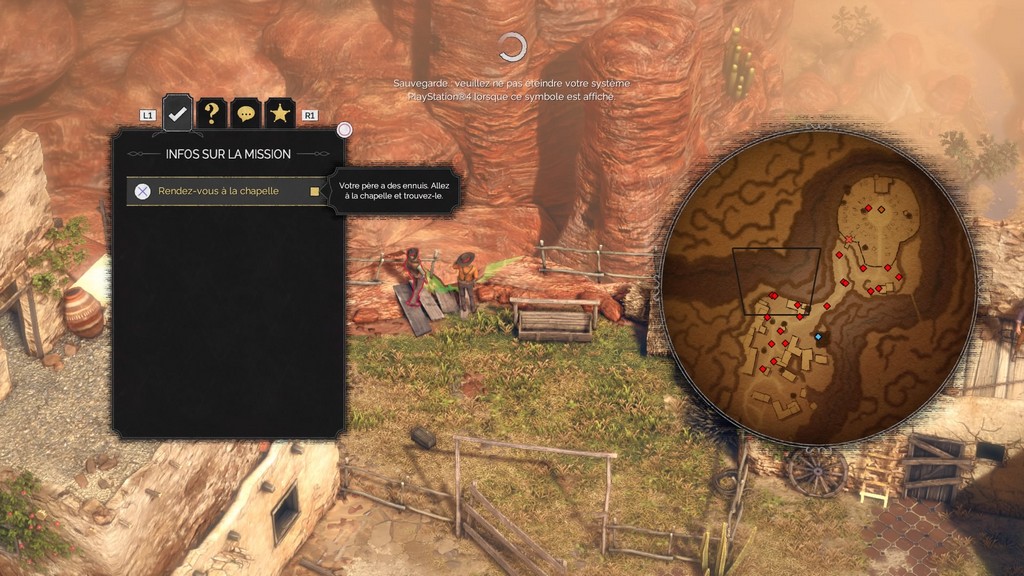Screen dimensions: 1024x576
Task: Click the circular minimap
Action: 818,287
